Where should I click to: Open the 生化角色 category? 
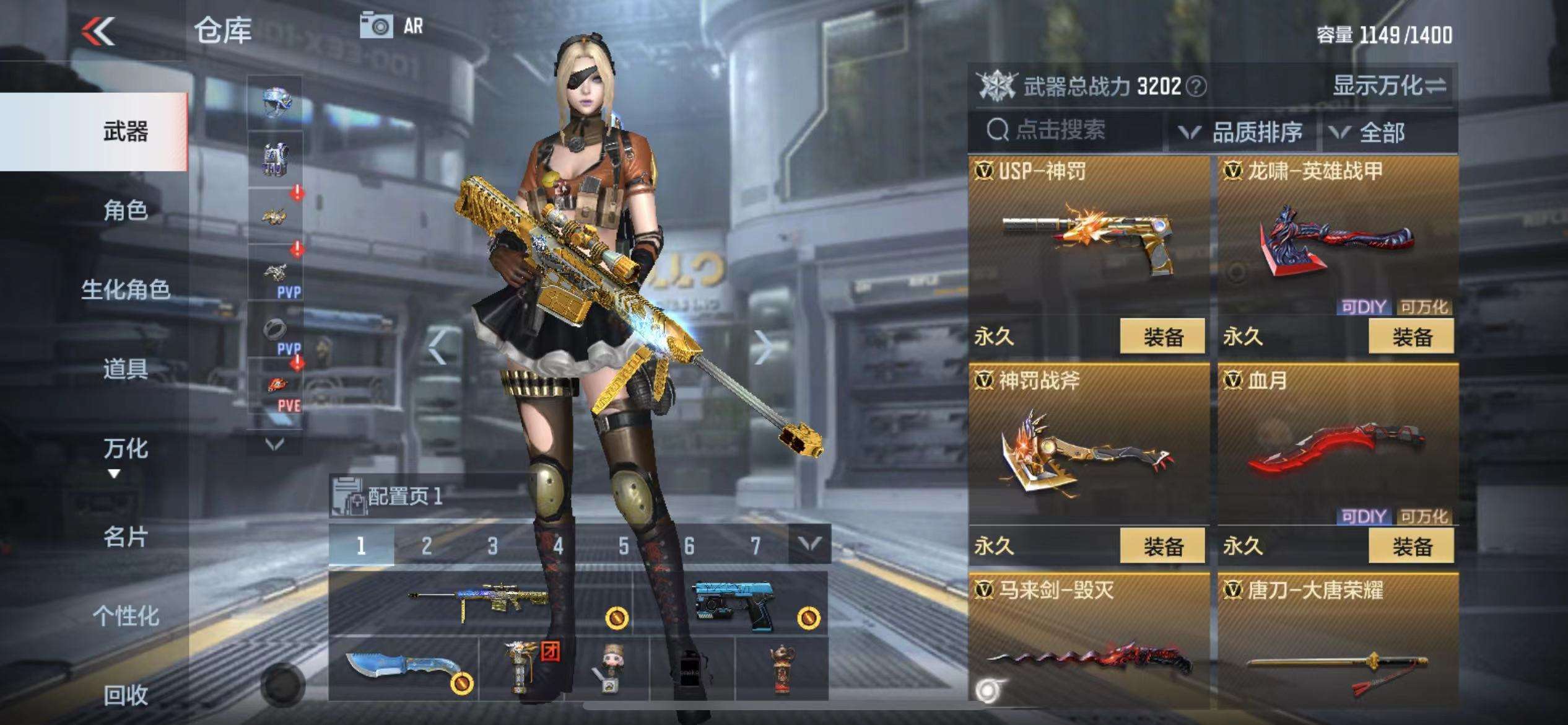tap(125, 289)
